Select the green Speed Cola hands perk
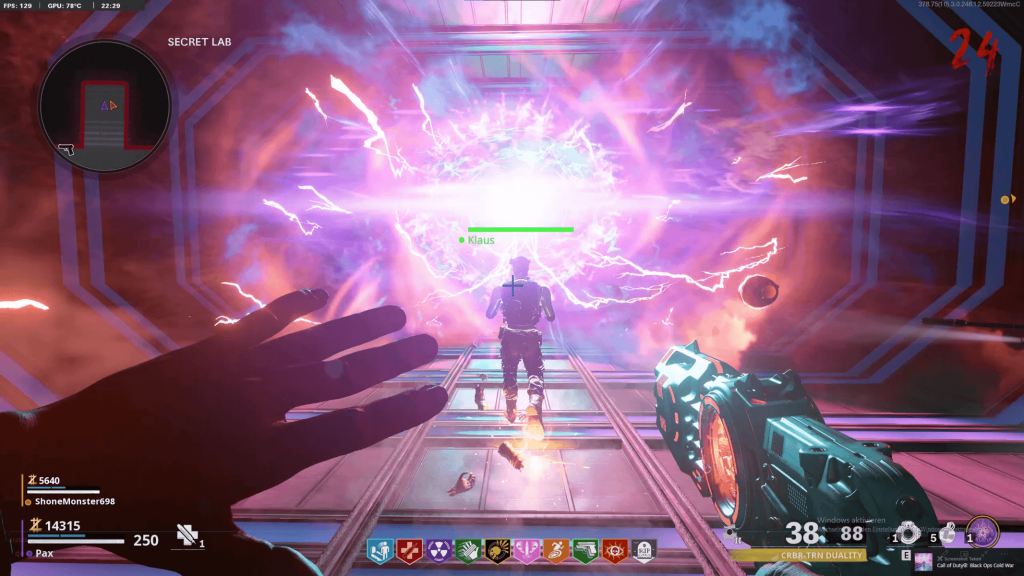This screenshot has width=1024, height=576. point(468,549)
